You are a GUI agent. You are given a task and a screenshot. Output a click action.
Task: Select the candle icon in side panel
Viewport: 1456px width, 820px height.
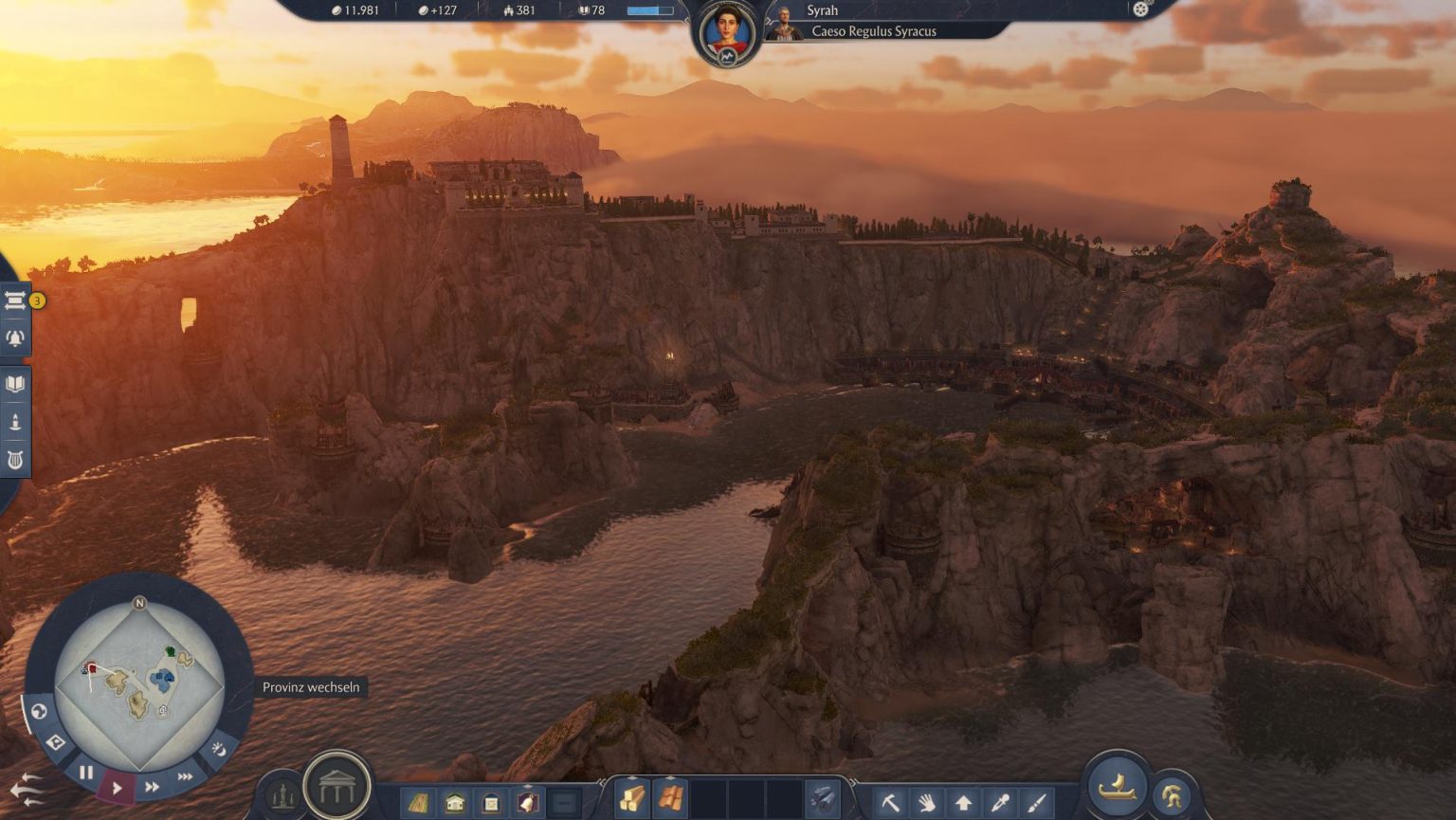[x=15, y=422]
